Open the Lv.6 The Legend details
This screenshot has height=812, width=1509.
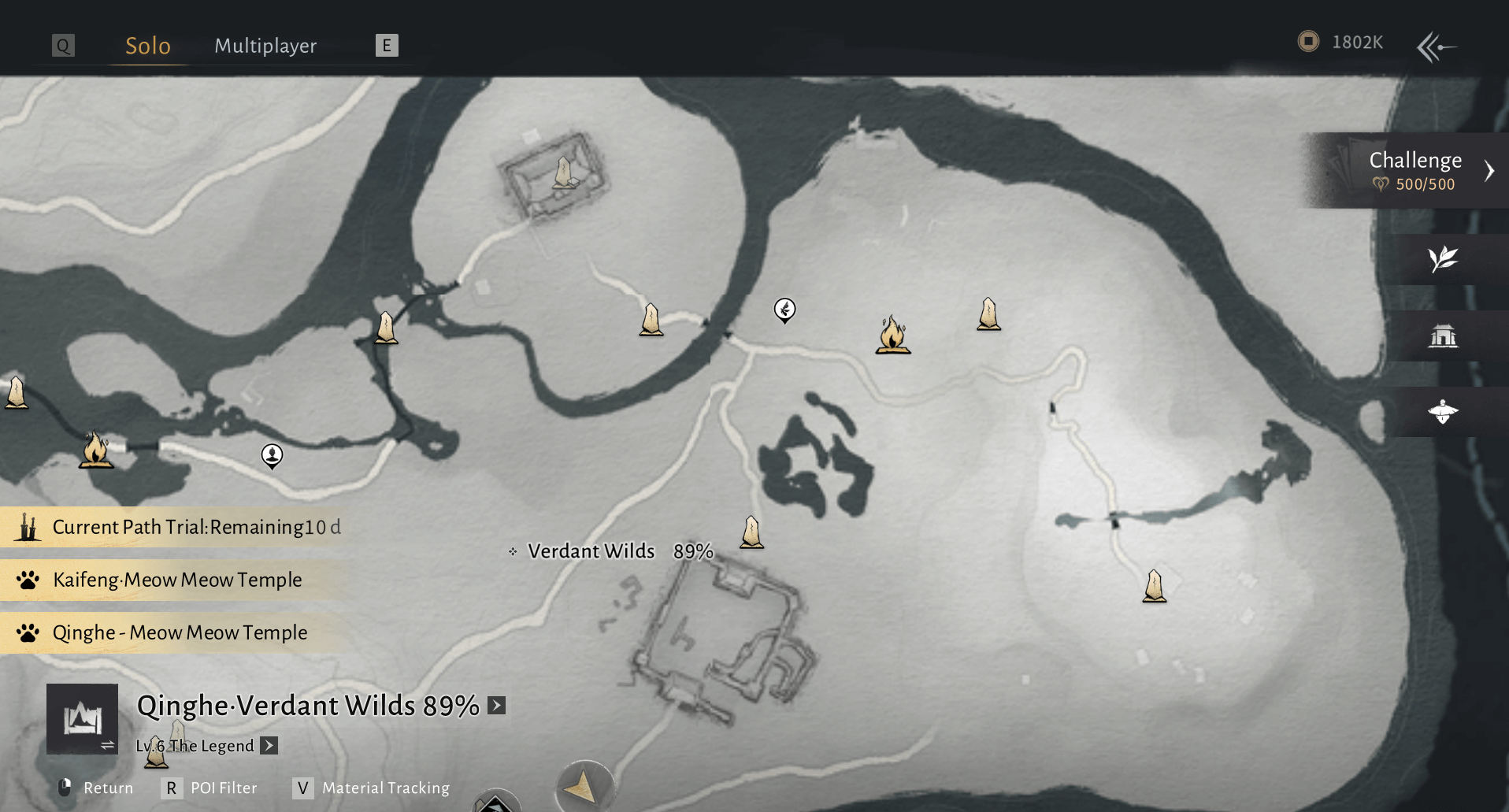coord(269,745)
